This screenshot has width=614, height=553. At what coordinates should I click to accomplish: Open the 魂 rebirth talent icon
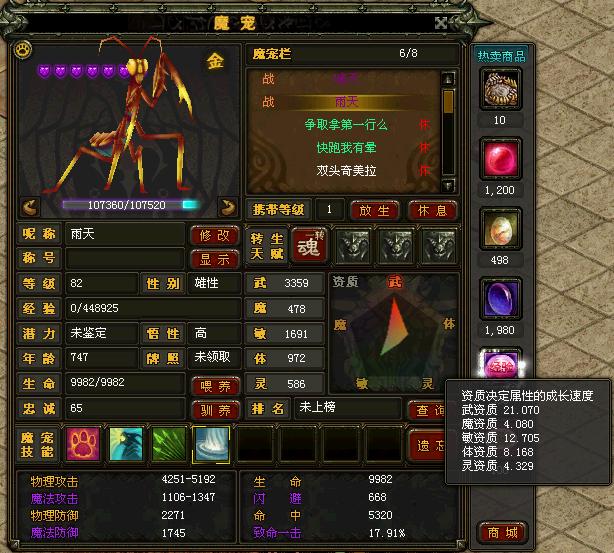(x=308, y=246)
